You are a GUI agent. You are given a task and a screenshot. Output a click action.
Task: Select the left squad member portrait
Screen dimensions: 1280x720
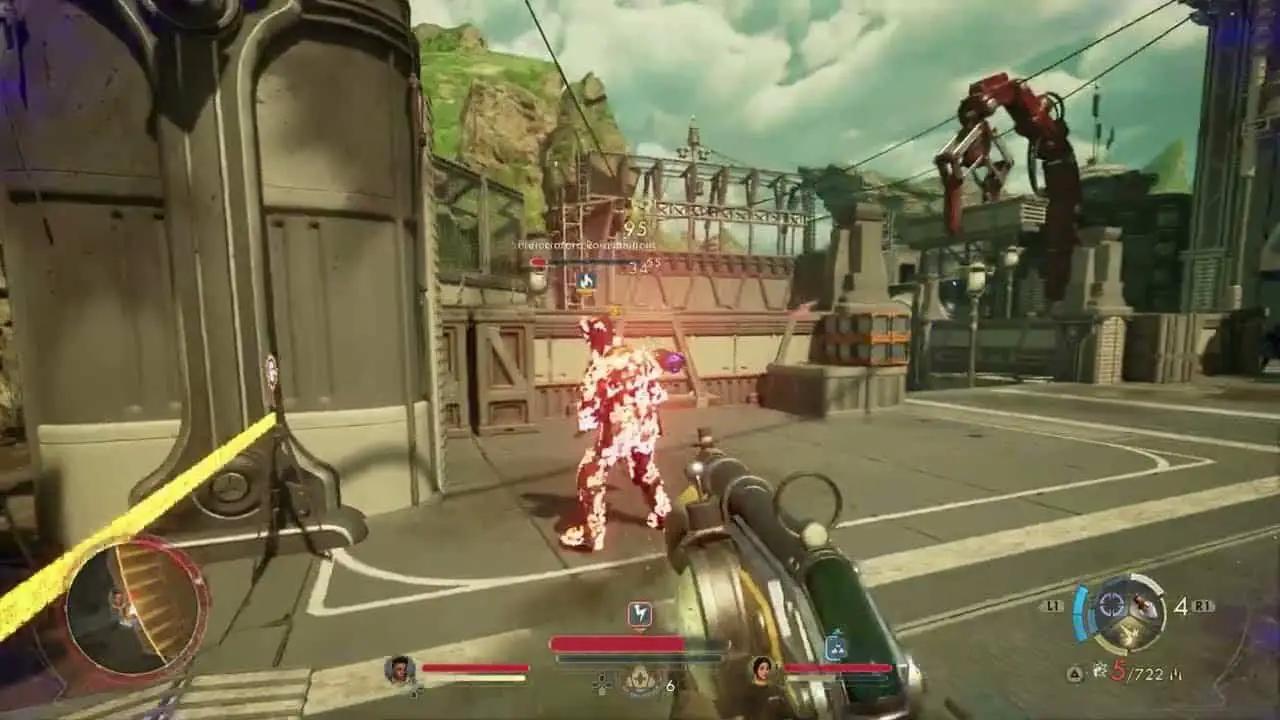pyautogui.click(x=400, y=669)
